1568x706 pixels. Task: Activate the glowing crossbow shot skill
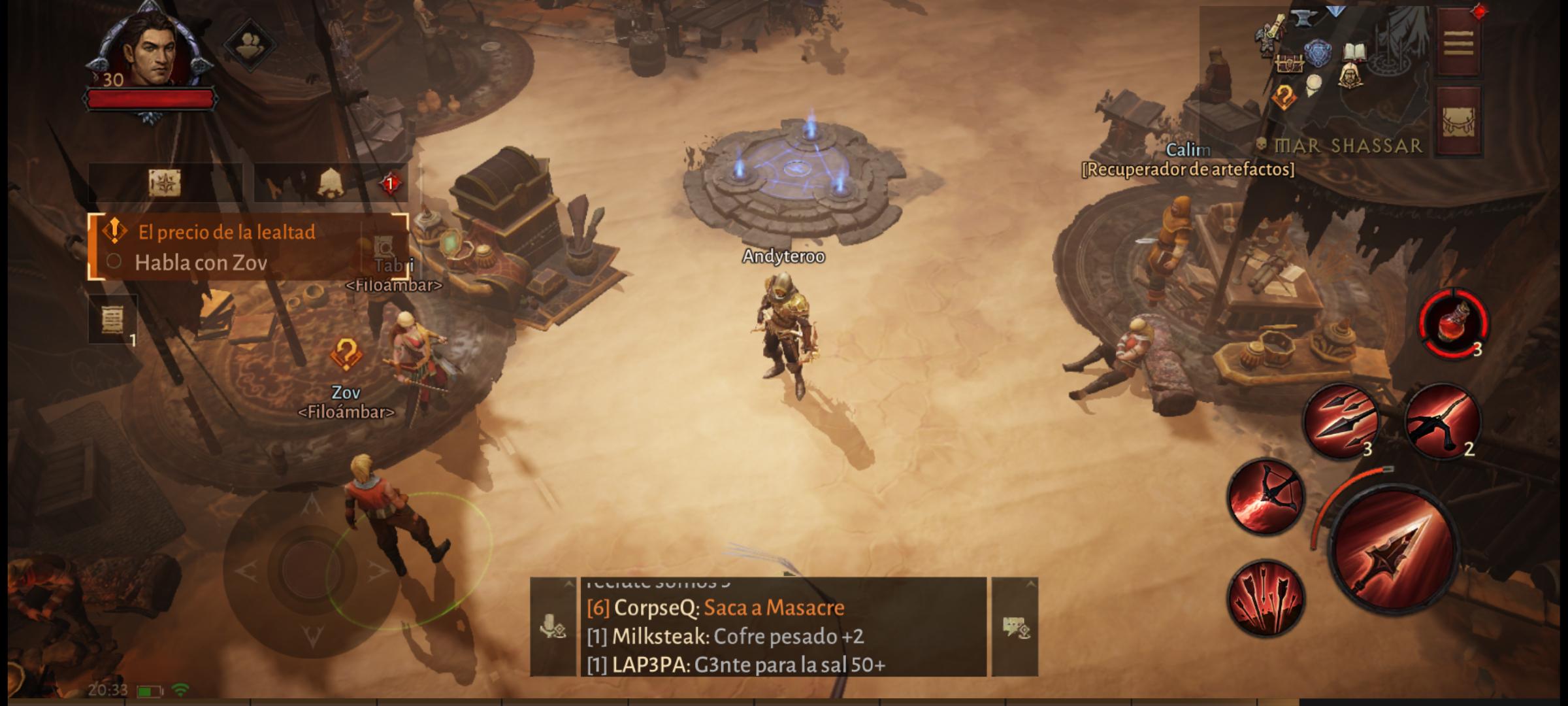(1266, 497)
